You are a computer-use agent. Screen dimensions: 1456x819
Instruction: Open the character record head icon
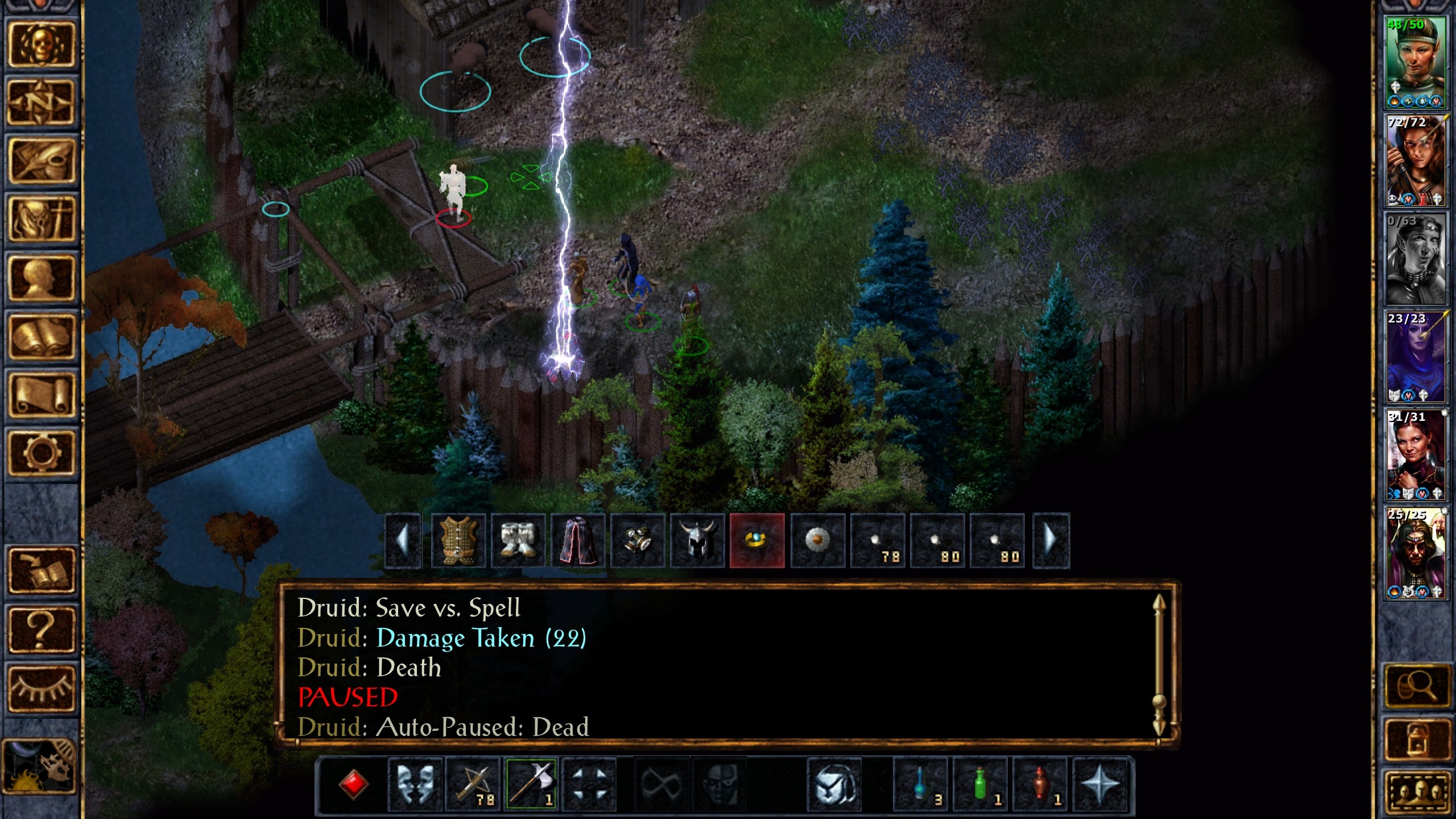(40, 278)
